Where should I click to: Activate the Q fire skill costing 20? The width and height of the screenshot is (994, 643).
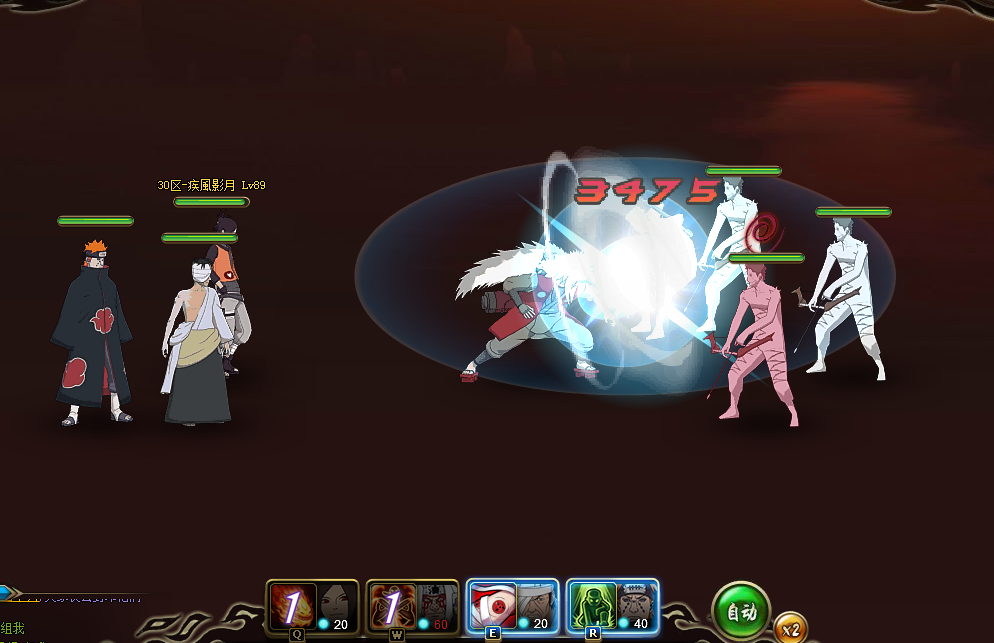(x=294, y=606)
